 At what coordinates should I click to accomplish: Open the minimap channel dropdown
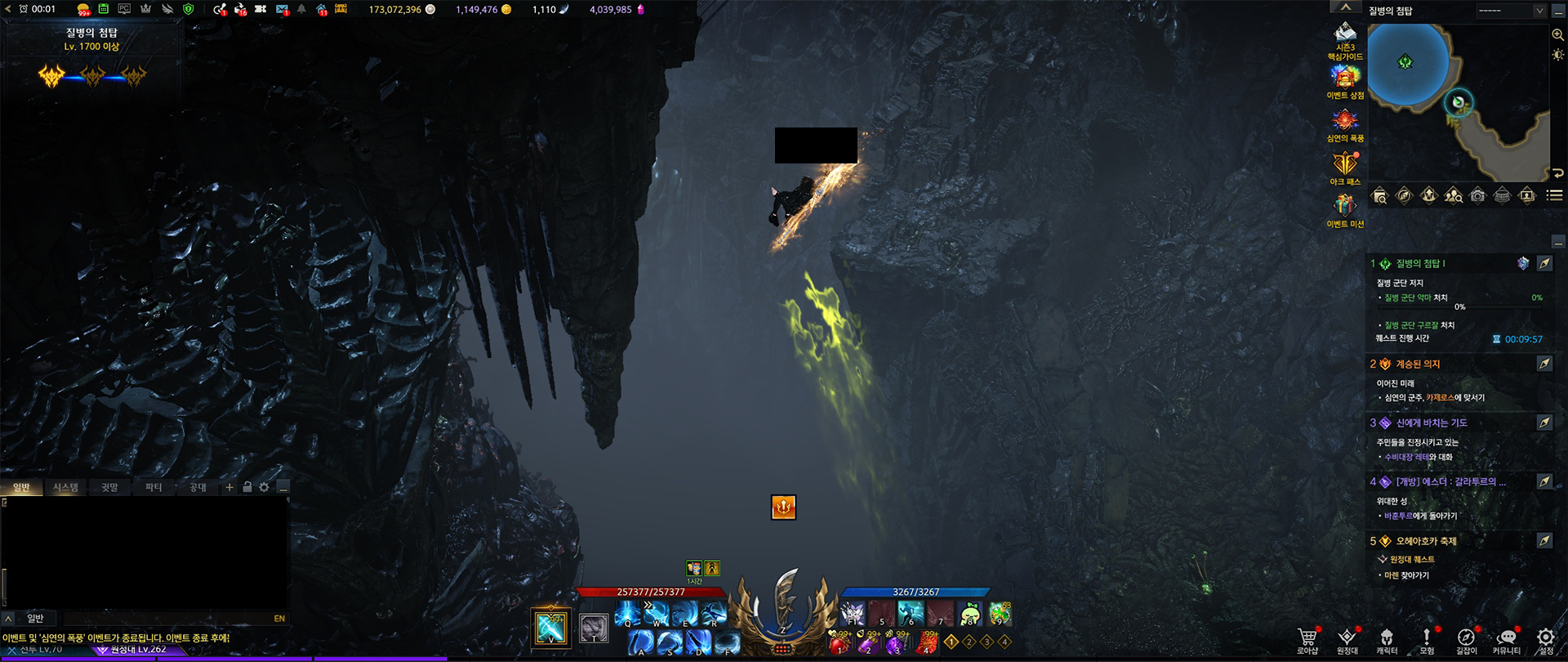1511,11
